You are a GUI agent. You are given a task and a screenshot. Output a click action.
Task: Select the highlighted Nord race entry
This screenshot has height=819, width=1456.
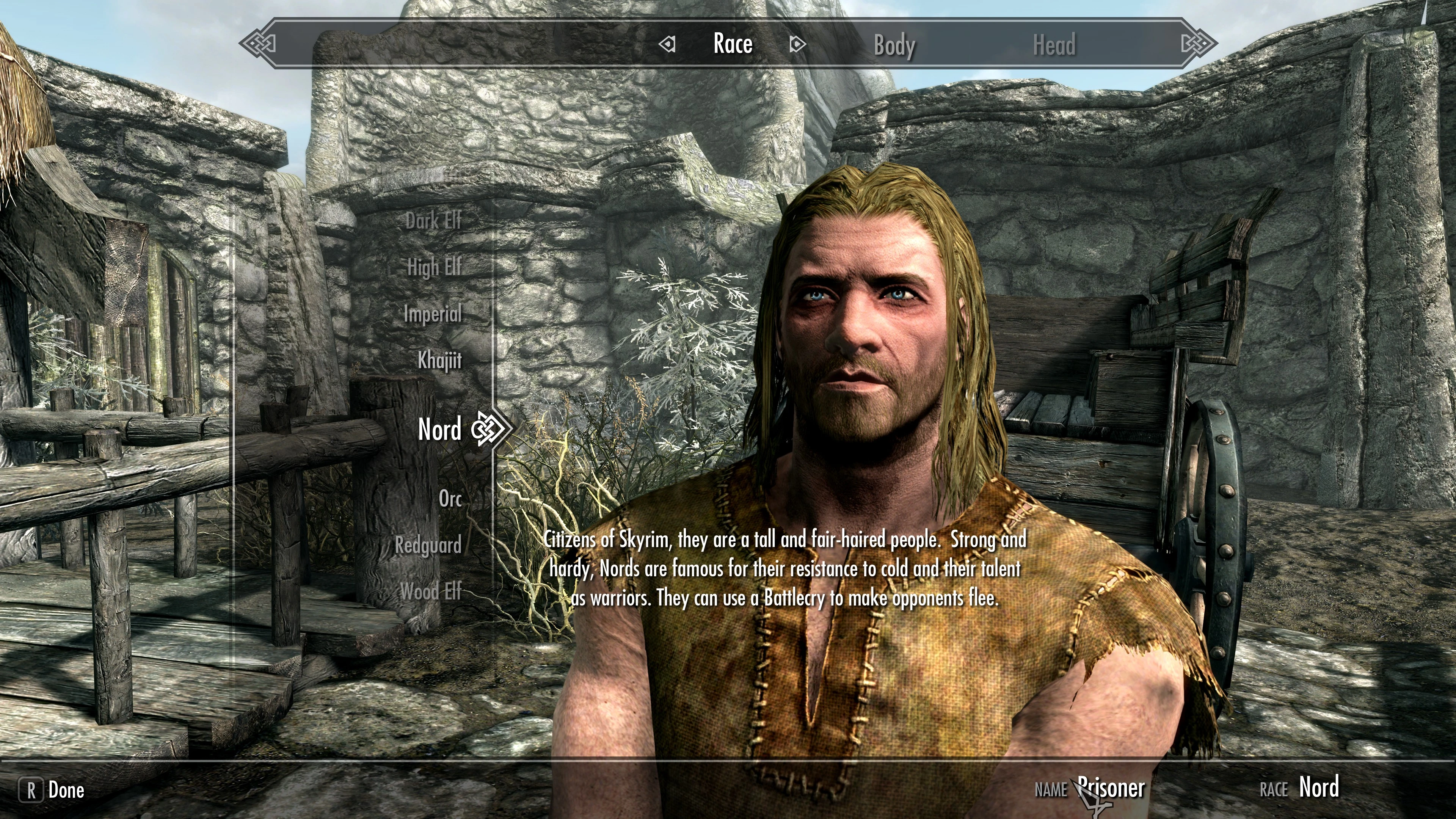pyautogui.click(x=439, y=429)
